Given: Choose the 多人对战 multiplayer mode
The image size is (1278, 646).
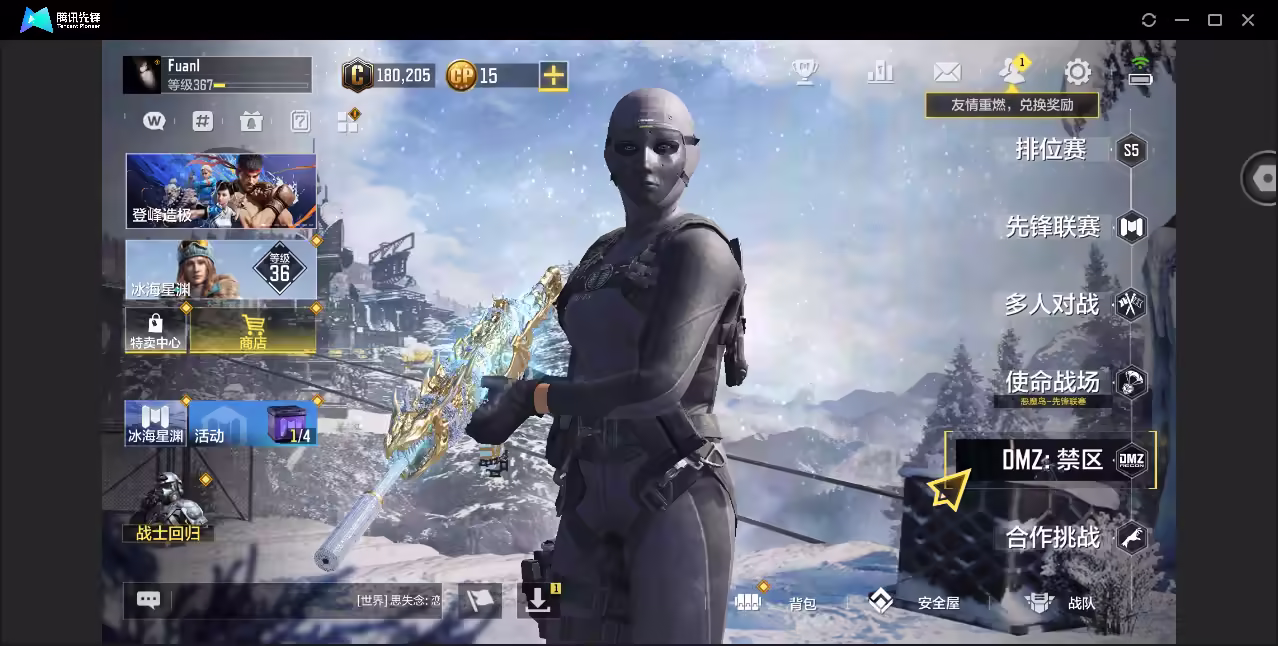Looking at the screenshot, I should [x=1052, y=304].
